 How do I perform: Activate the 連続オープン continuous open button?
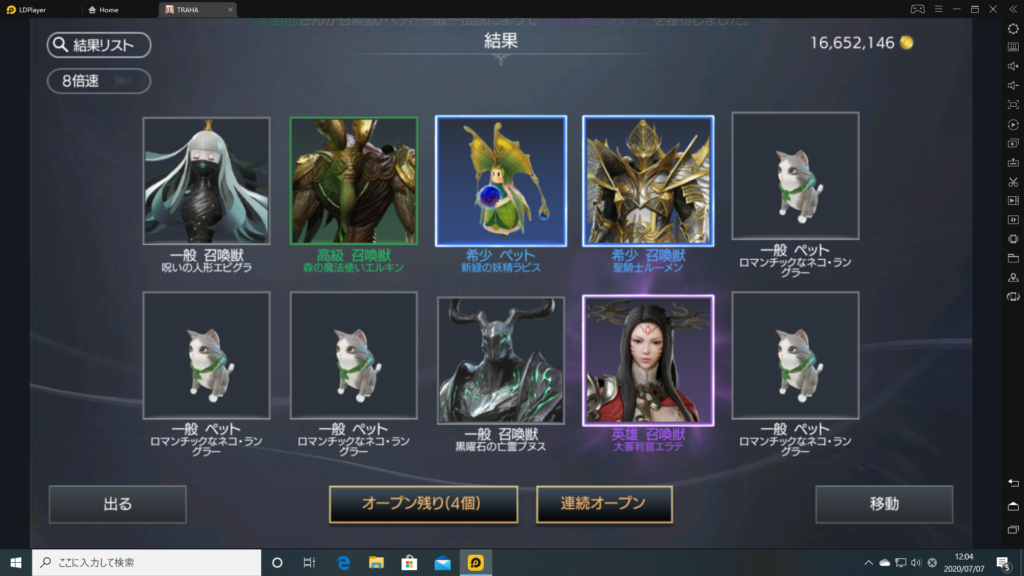604,504
